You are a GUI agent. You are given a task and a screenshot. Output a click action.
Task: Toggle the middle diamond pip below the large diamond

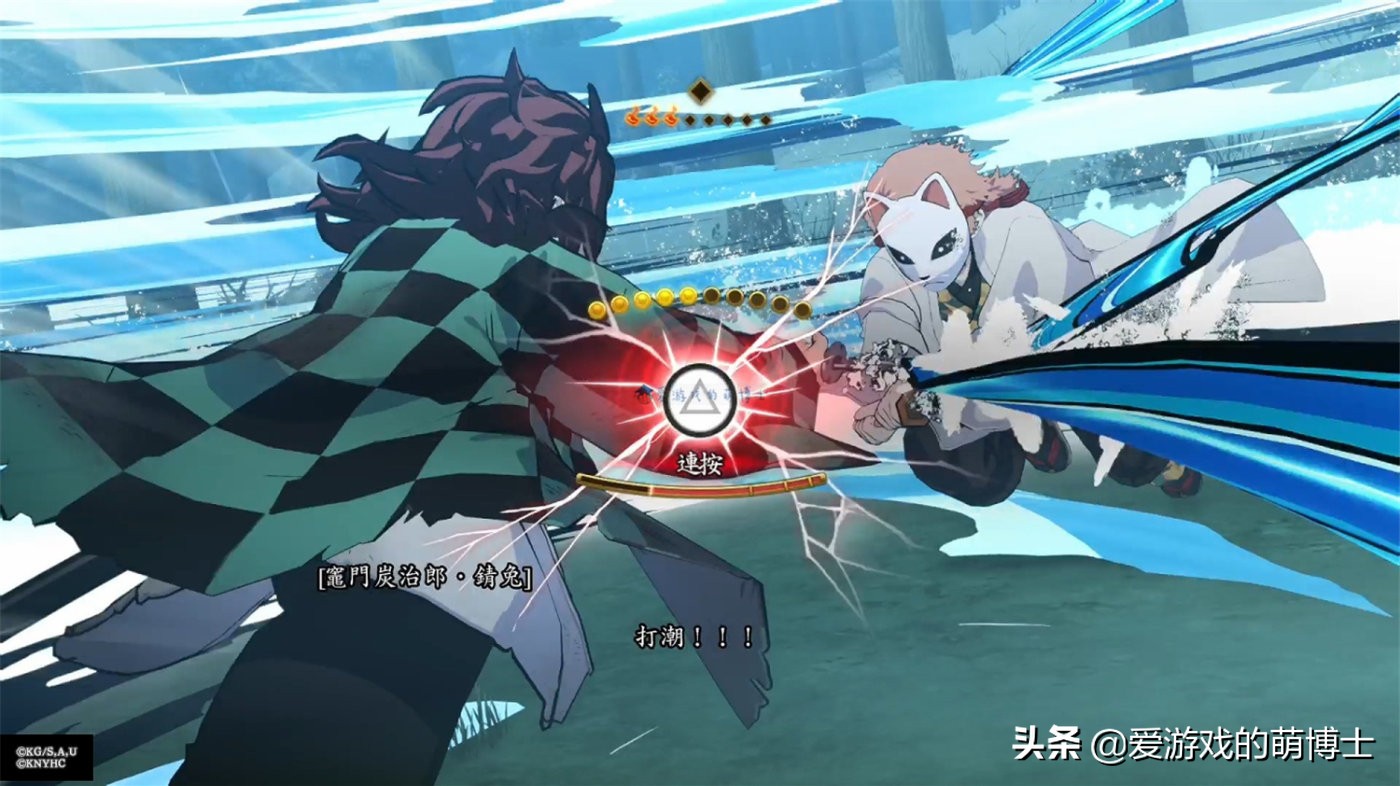pos(728,120)
